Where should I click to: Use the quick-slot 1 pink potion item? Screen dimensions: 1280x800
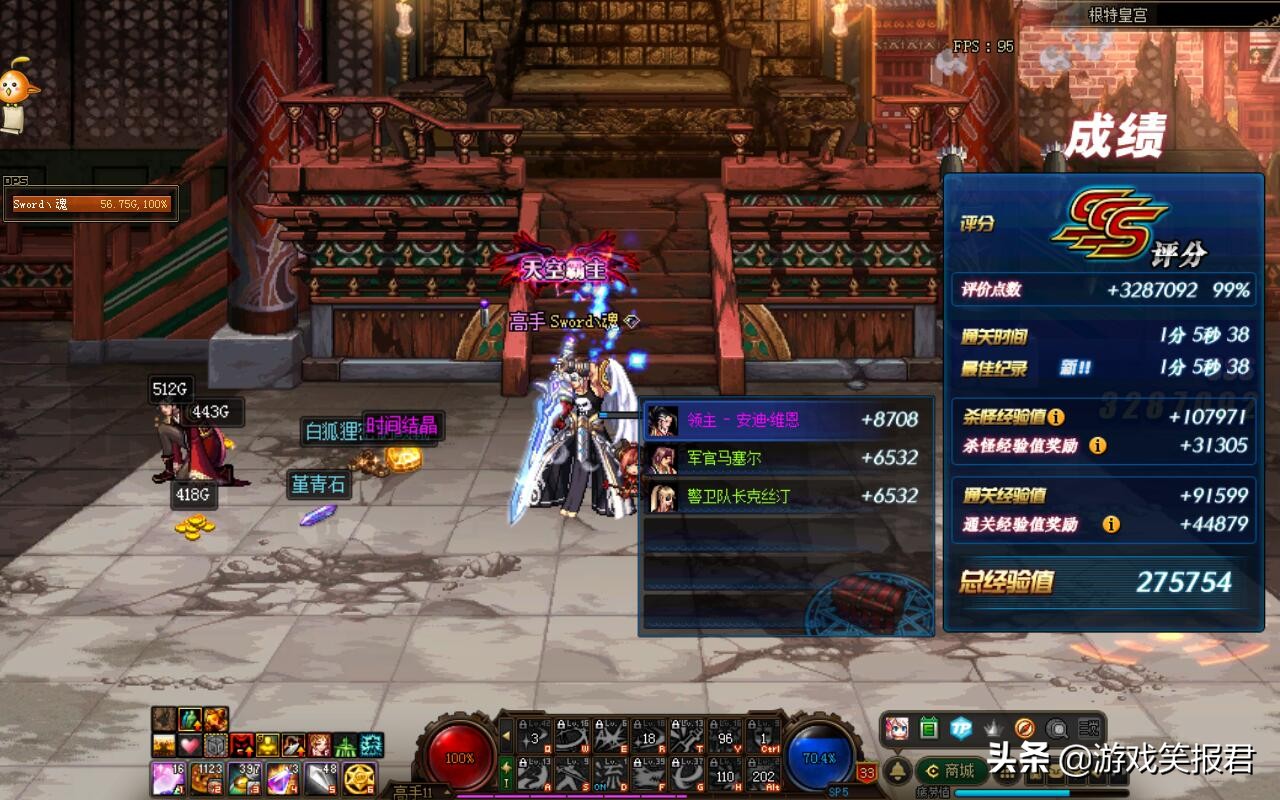(x=165, y=777)
